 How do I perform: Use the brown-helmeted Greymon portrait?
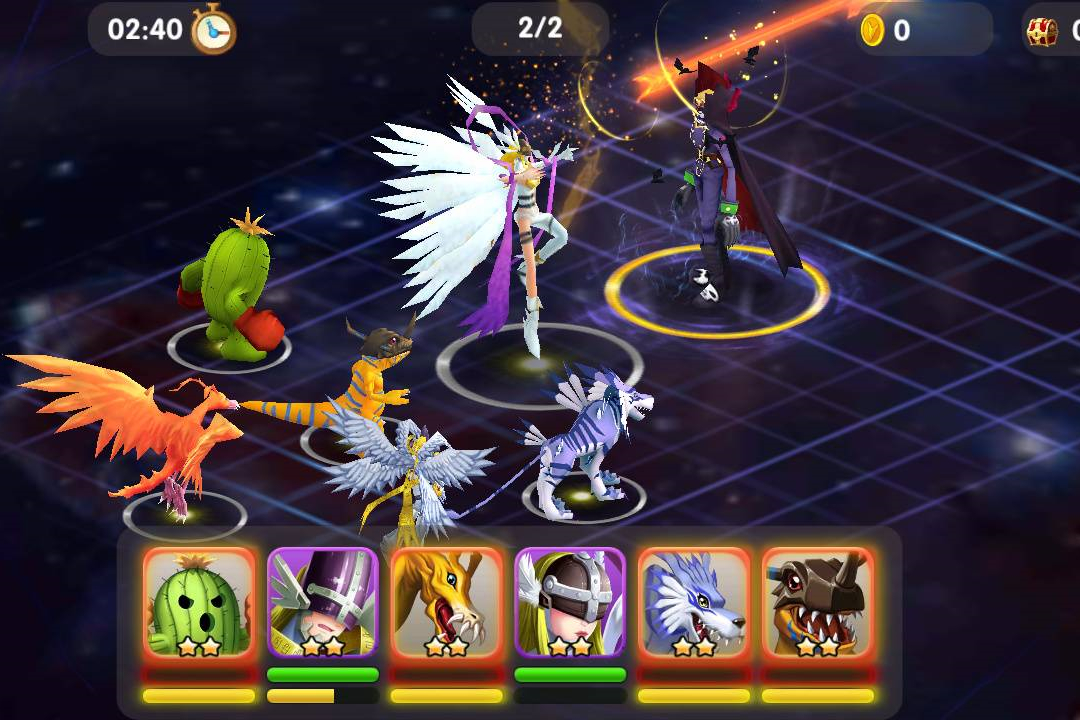(817, 603)
